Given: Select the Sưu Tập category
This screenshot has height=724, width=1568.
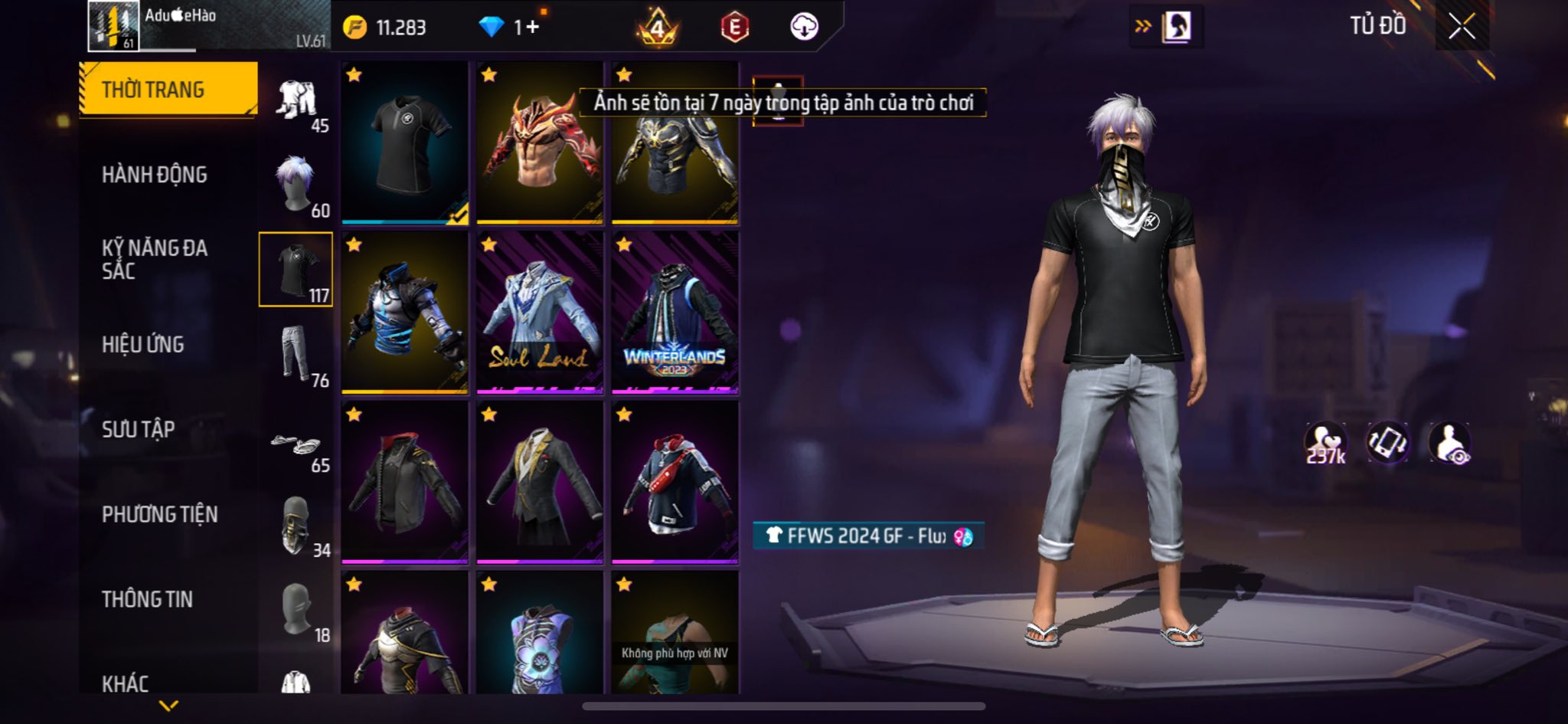Looking at the screenshot, I should (138, 430).
